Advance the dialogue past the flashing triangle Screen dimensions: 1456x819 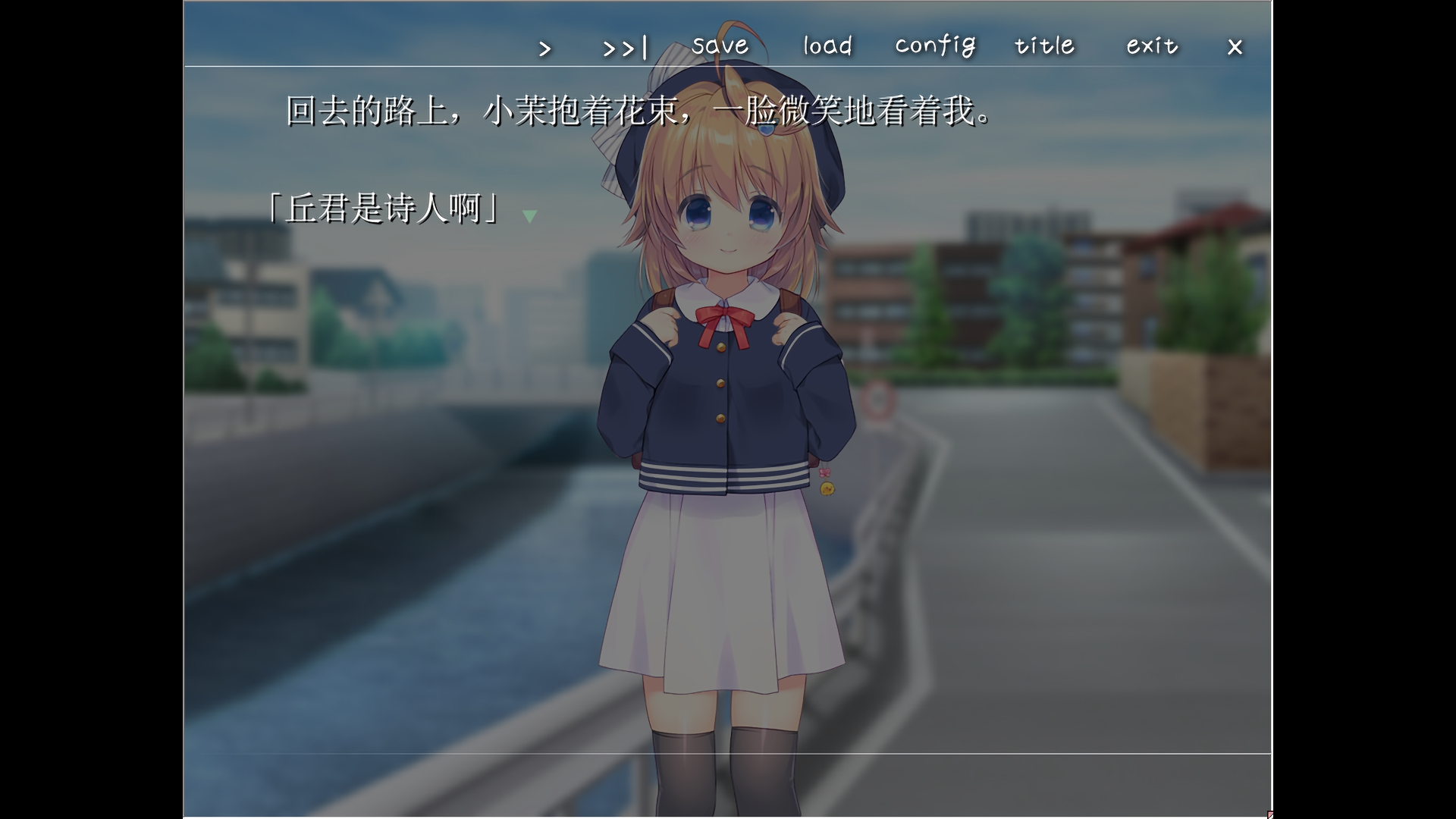pyautogui.click(x=529, y=215)
